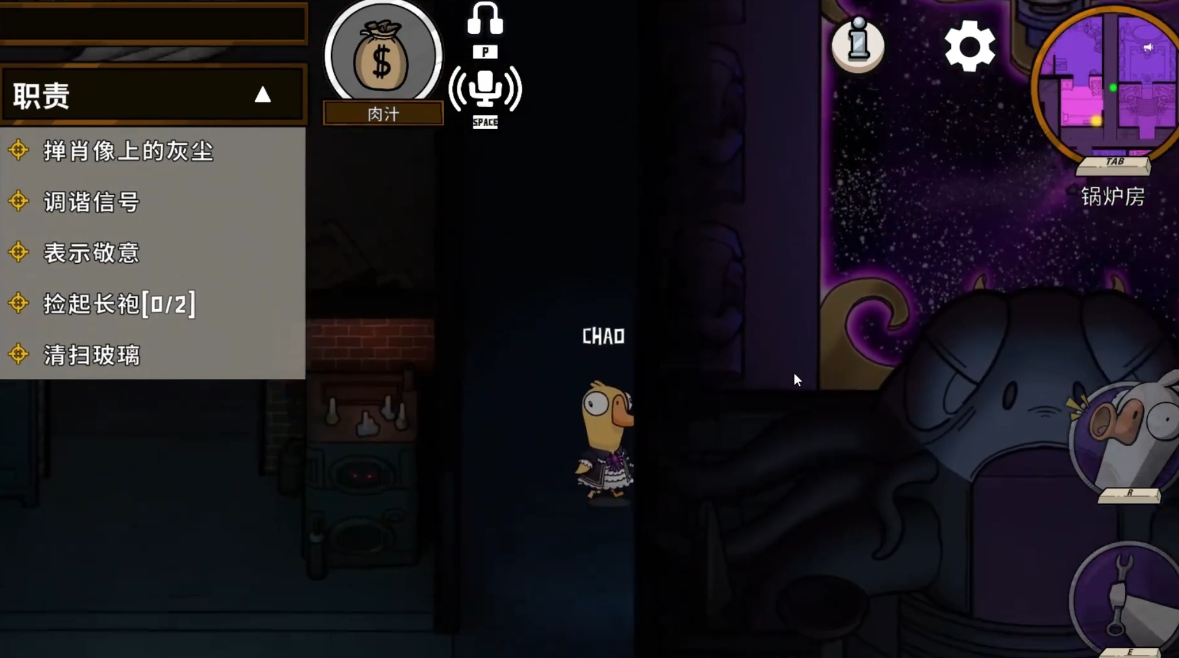The image size is (1179, 658).
Task: Open the info pawn button
Action: coord(858,44)
